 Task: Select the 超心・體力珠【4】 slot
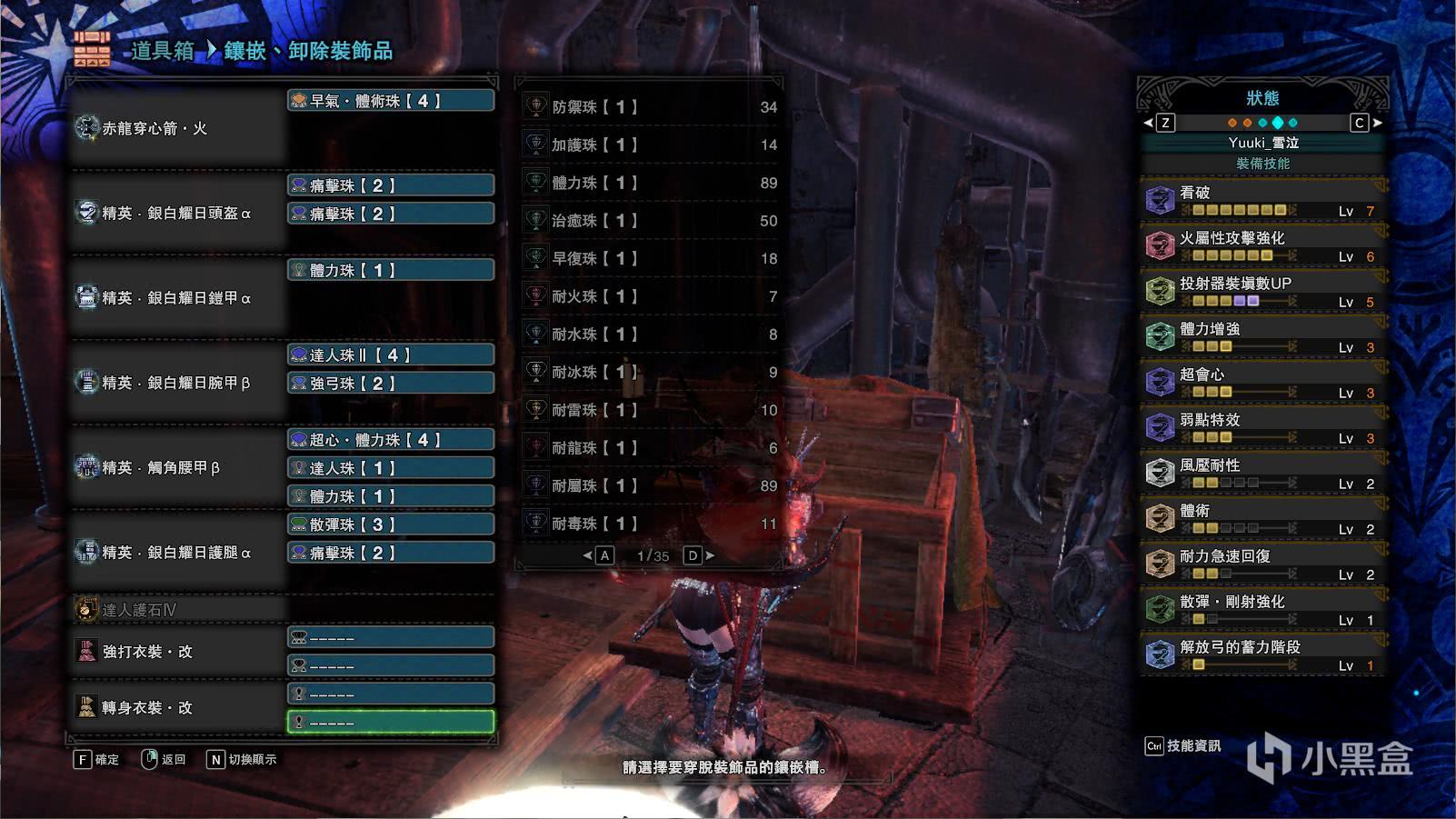(391, 440)
